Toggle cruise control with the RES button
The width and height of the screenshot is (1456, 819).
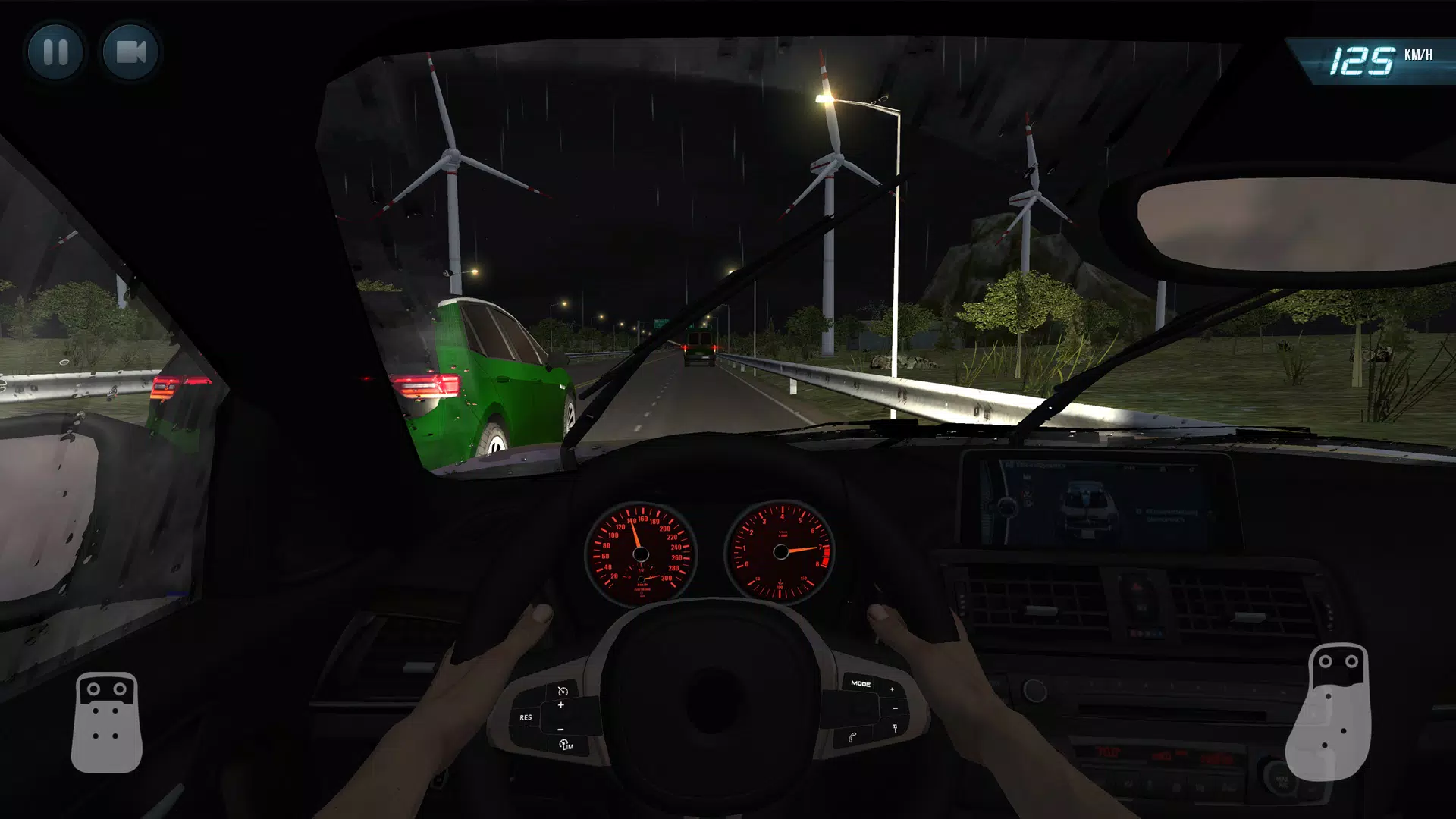click(x=526, y=718)
